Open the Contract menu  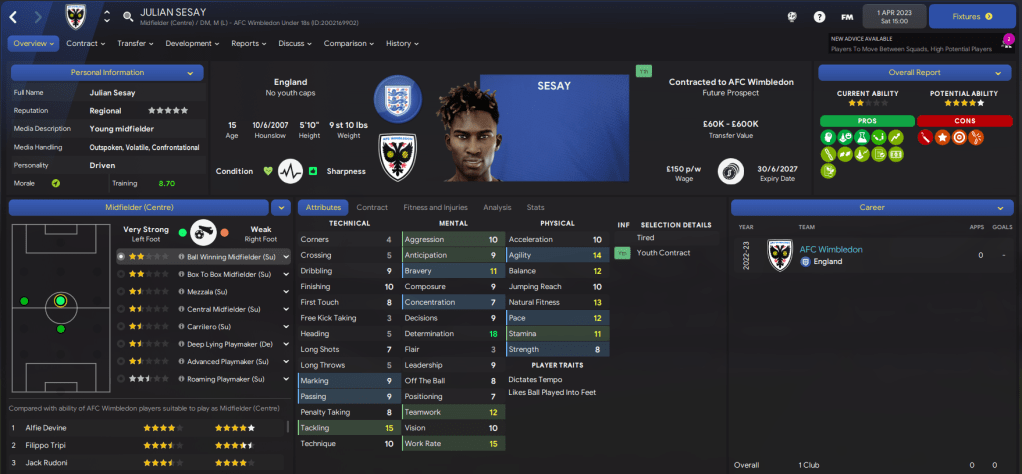pyautogui.click(x=86, y=43)
